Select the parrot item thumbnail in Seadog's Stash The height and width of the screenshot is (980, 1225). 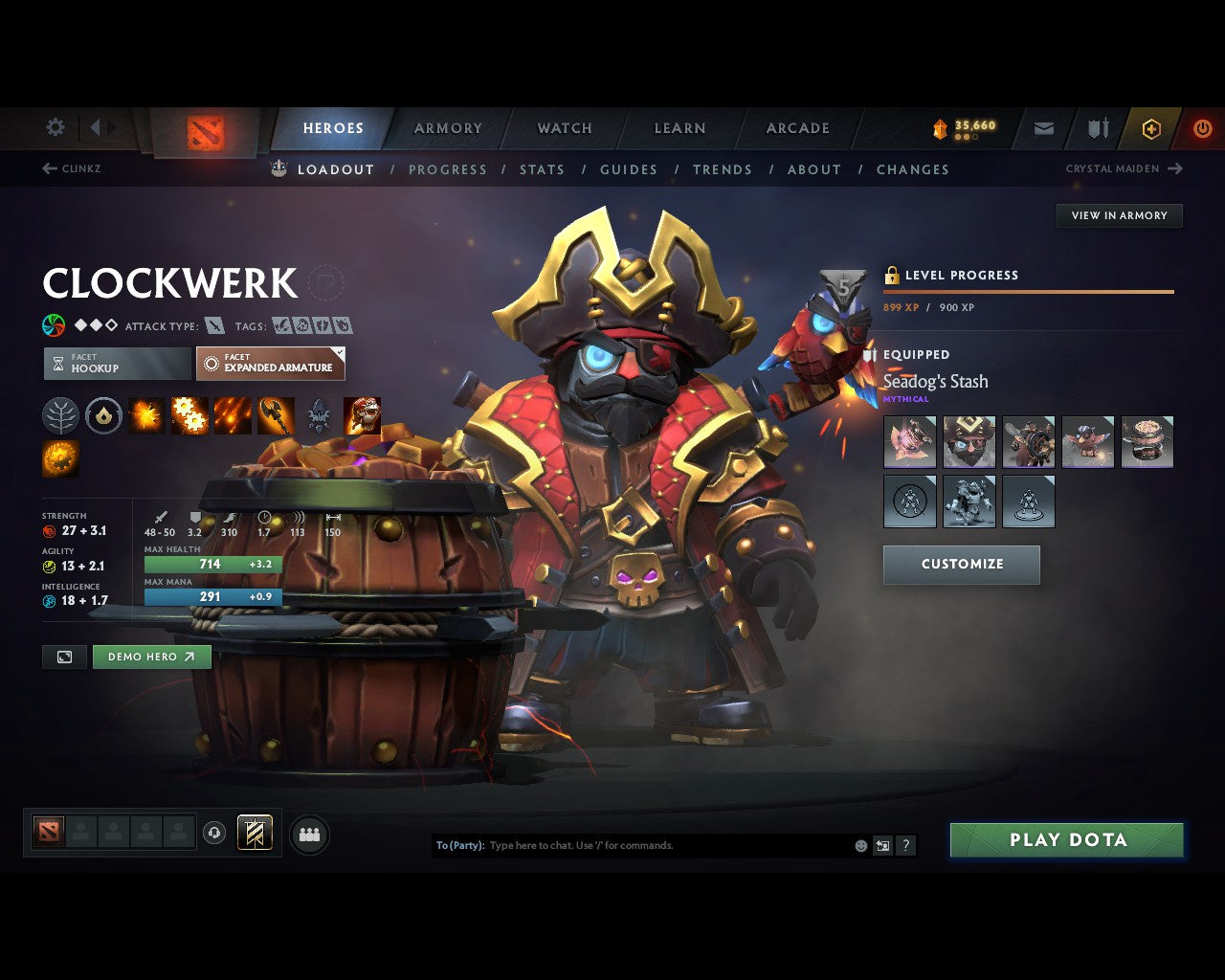click(1088, 441)
